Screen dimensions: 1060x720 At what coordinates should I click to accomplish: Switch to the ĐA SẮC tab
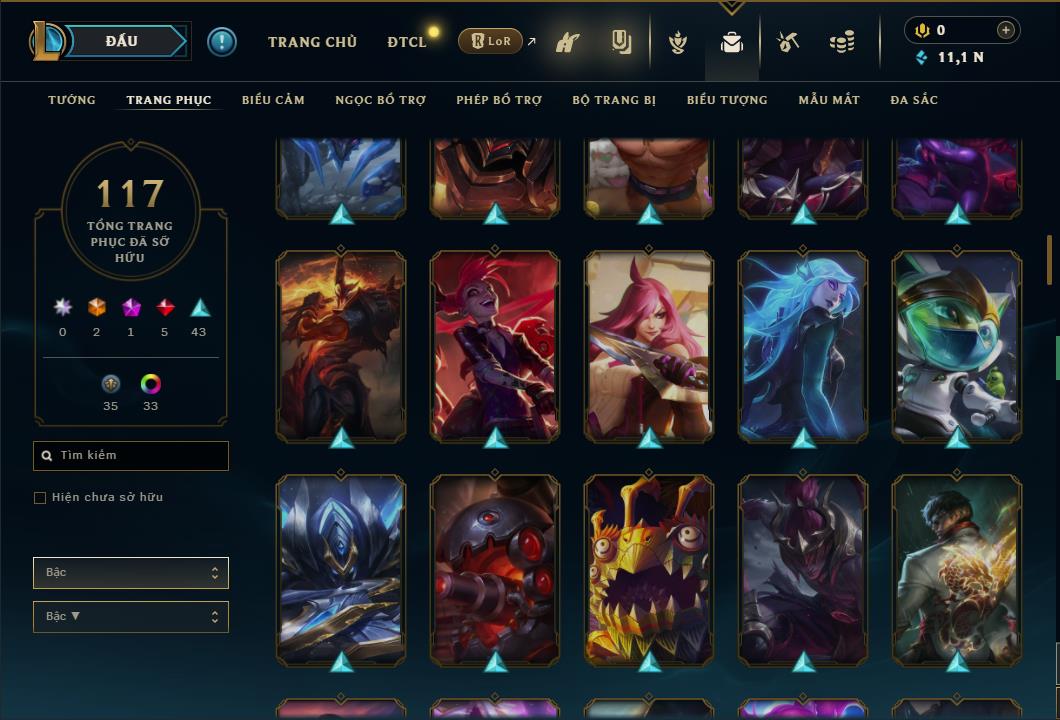tap(914, 100)
